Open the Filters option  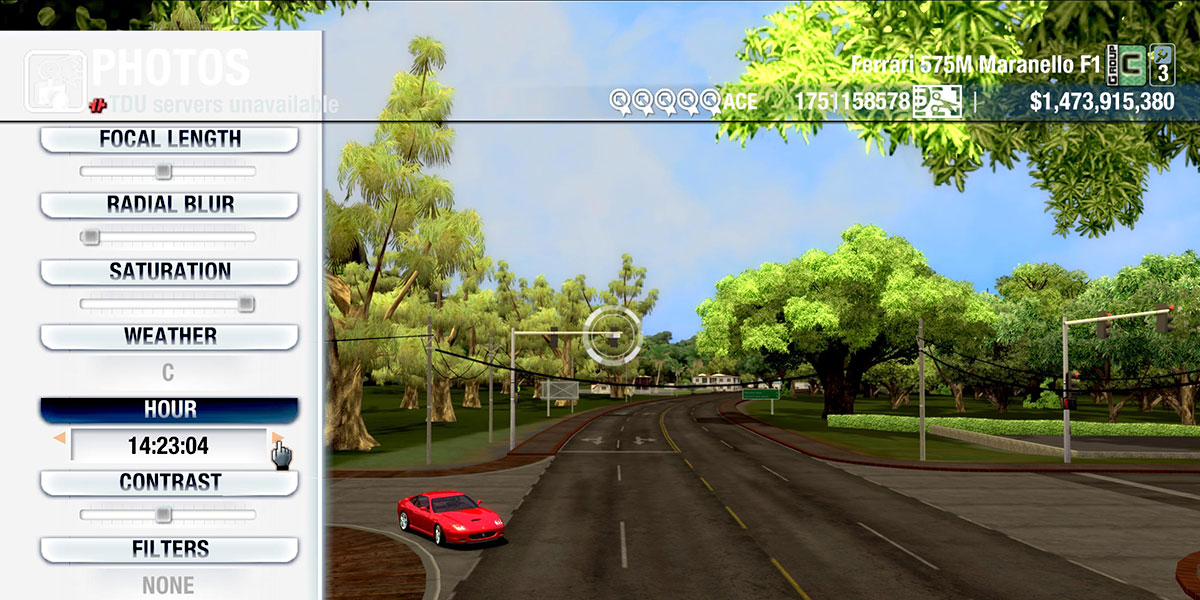[x=169, y=549]
